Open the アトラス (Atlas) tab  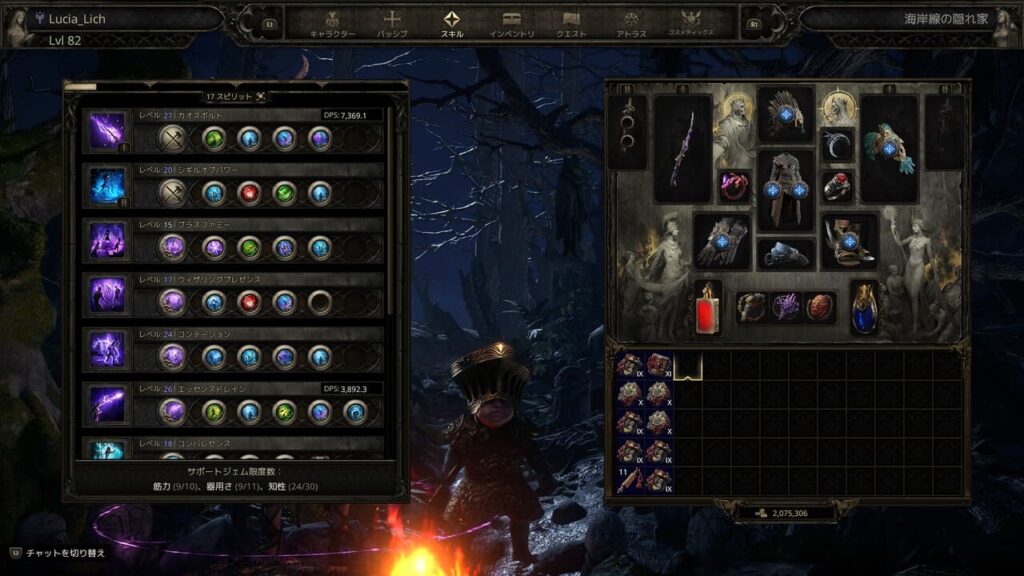click(631, 23)
